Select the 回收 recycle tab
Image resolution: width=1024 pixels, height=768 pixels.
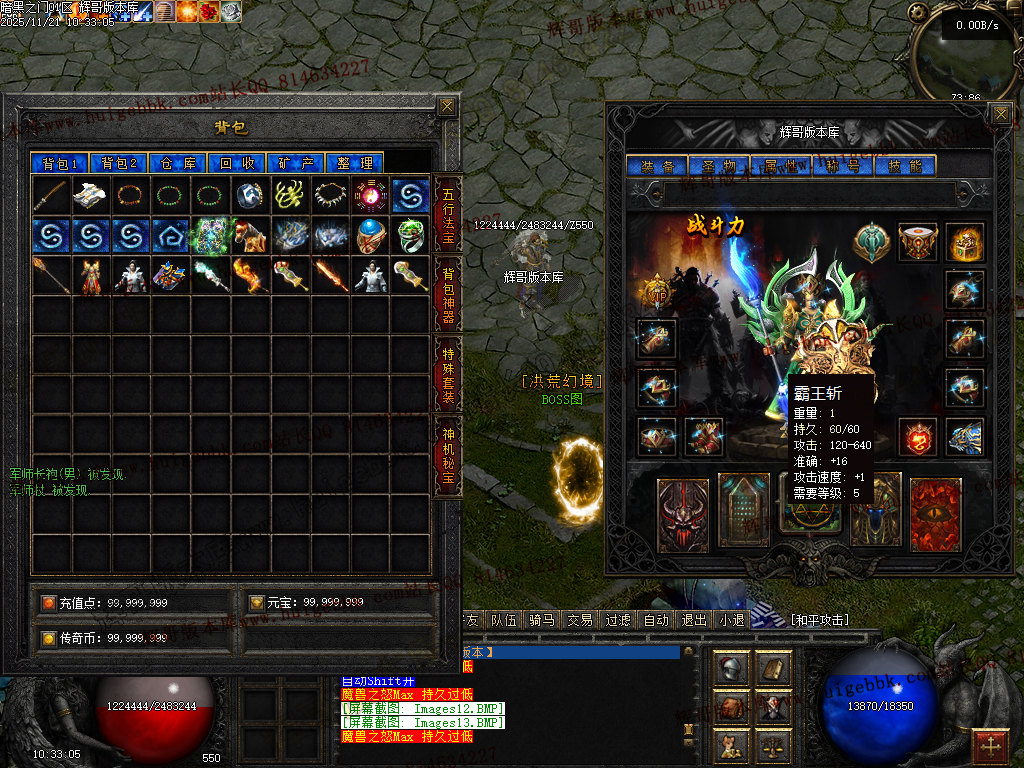coord(237,163)
